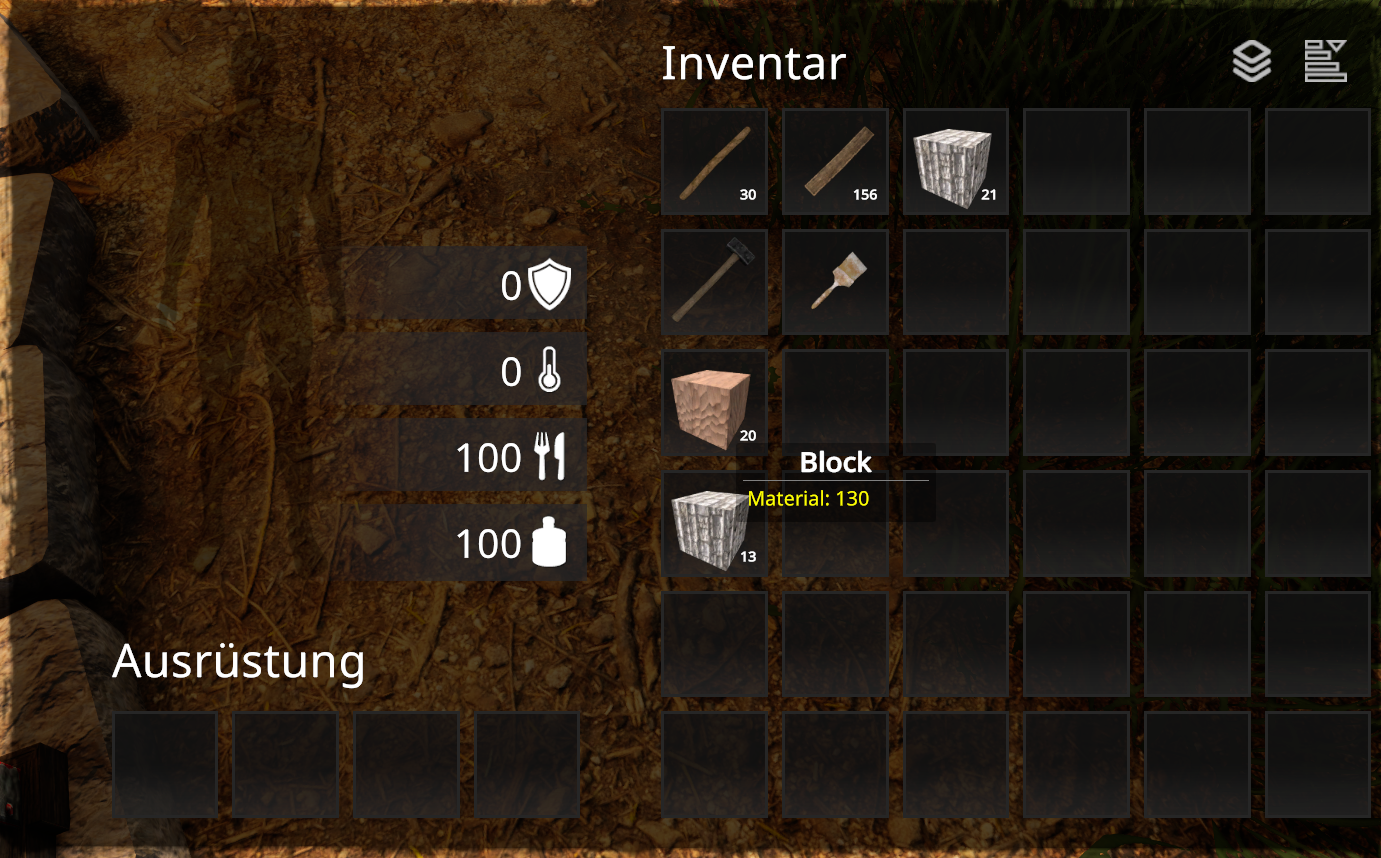Sort inventory using the sort bars icon
1381x858 pixels.
(1325, 62)
